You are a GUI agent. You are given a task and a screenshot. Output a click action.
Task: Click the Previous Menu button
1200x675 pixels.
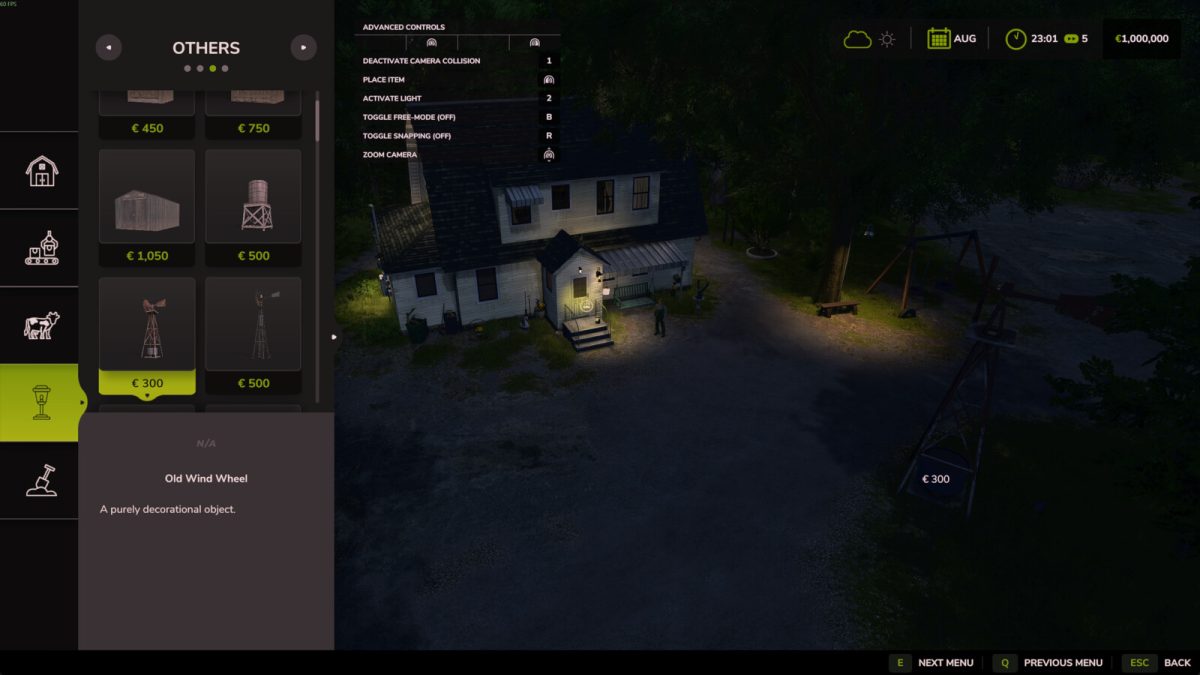tap(1049, 663)
